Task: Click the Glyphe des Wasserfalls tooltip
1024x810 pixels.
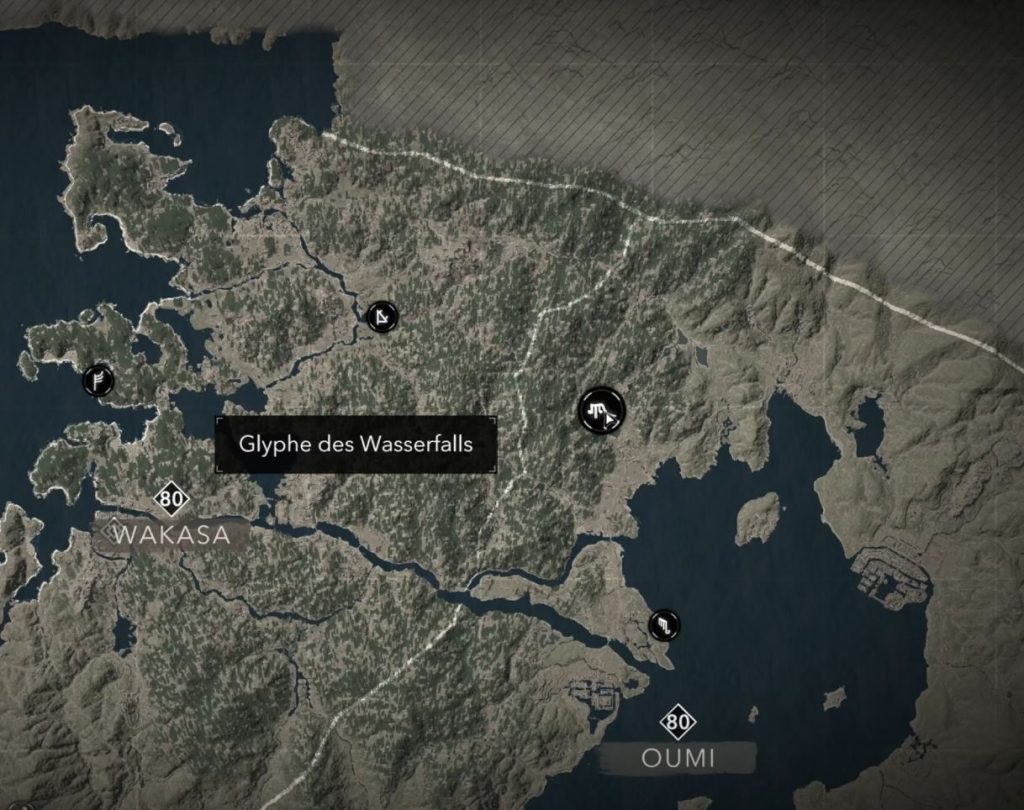Action: click(x=356, y=445)
